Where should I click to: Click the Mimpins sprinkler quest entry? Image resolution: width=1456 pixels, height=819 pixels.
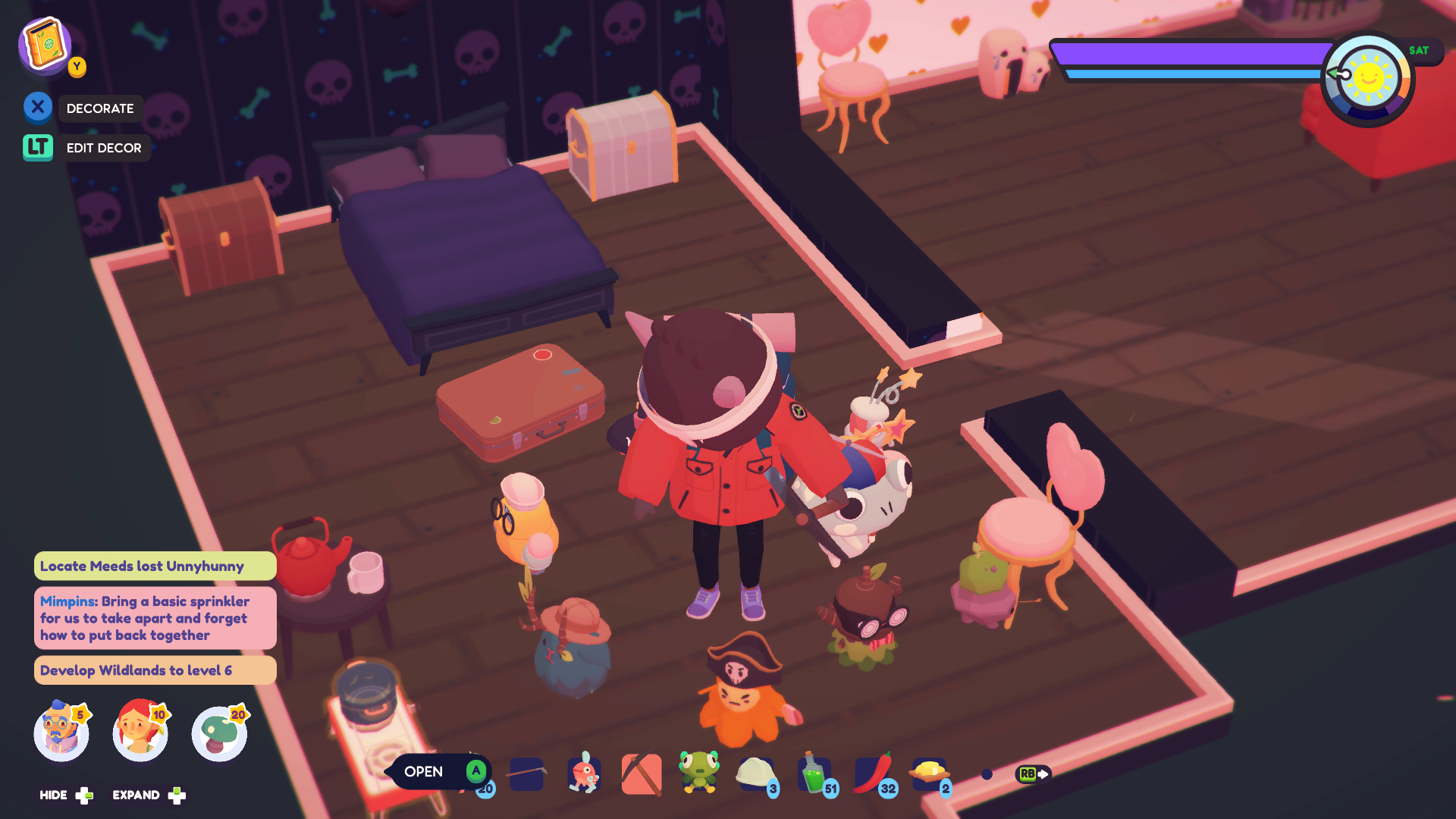[154, 618]
